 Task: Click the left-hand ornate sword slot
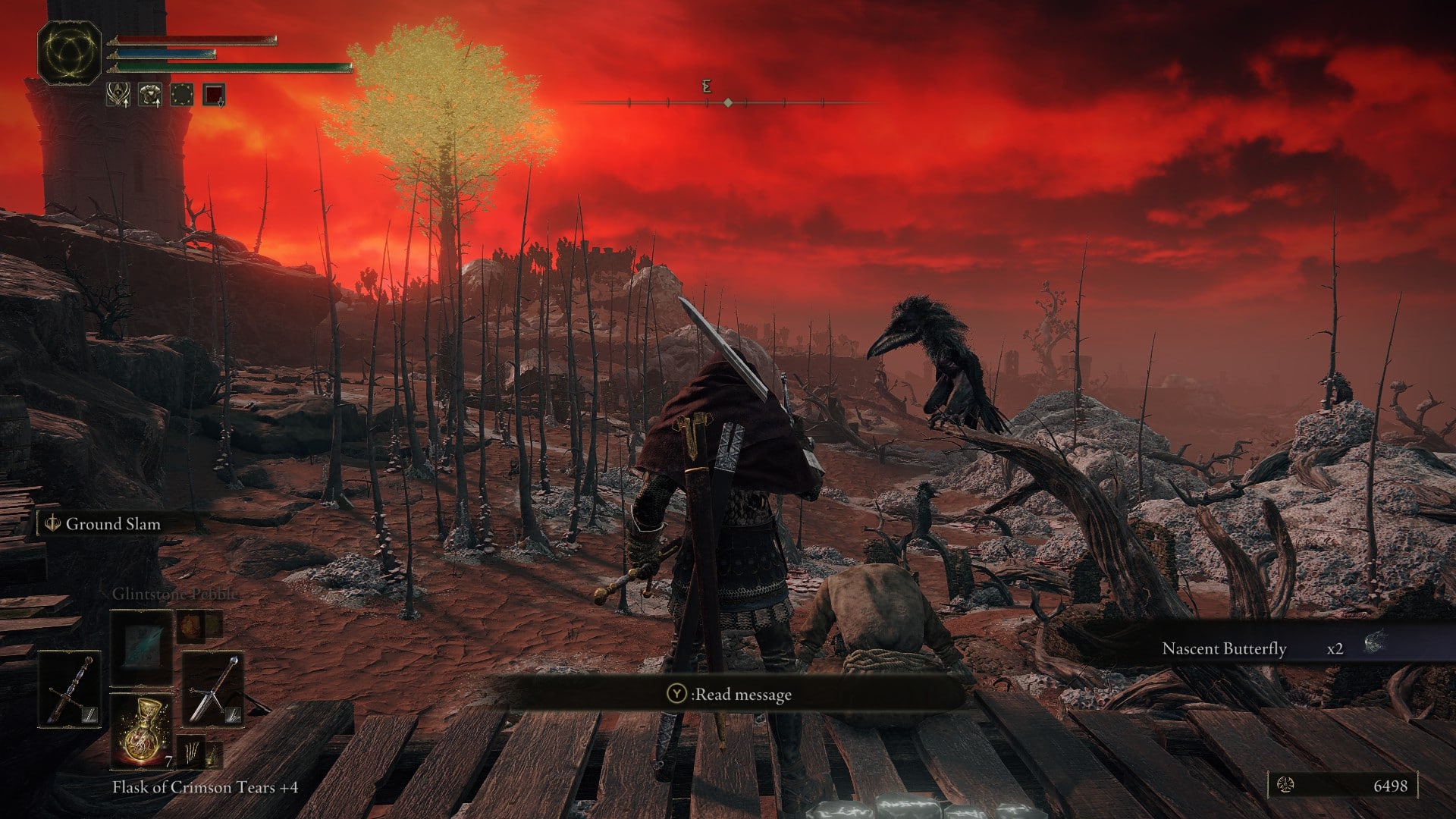point(69,689)
